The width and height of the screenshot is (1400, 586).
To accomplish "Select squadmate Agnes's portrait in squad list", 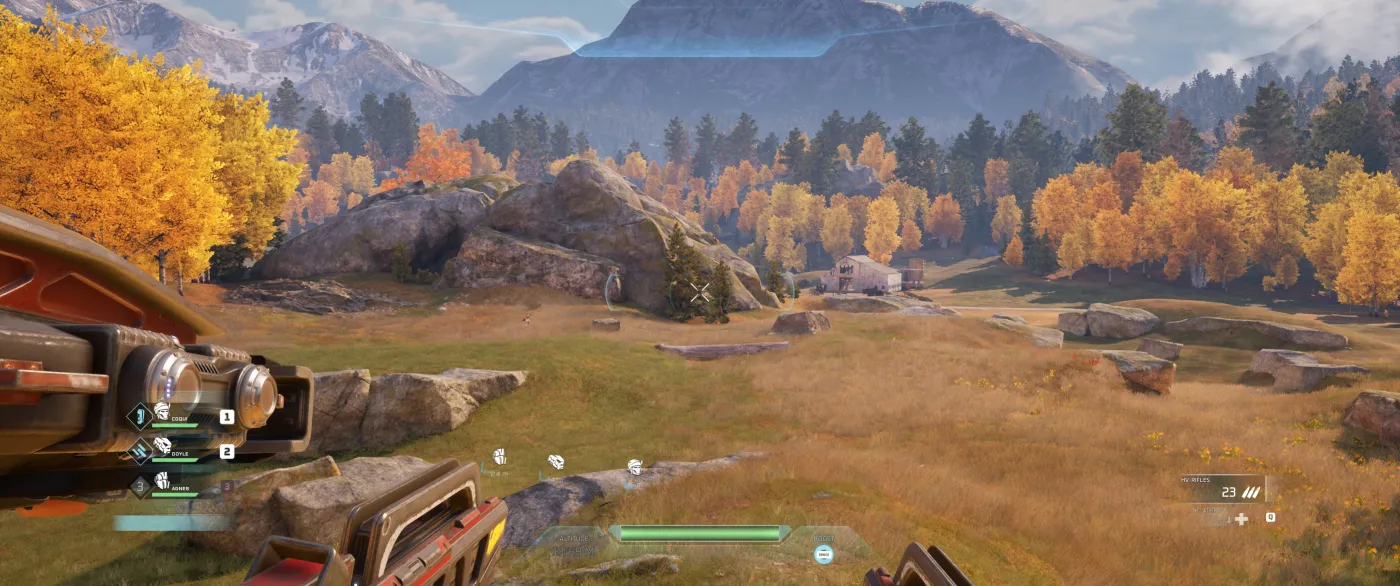I will pos(161,481).
